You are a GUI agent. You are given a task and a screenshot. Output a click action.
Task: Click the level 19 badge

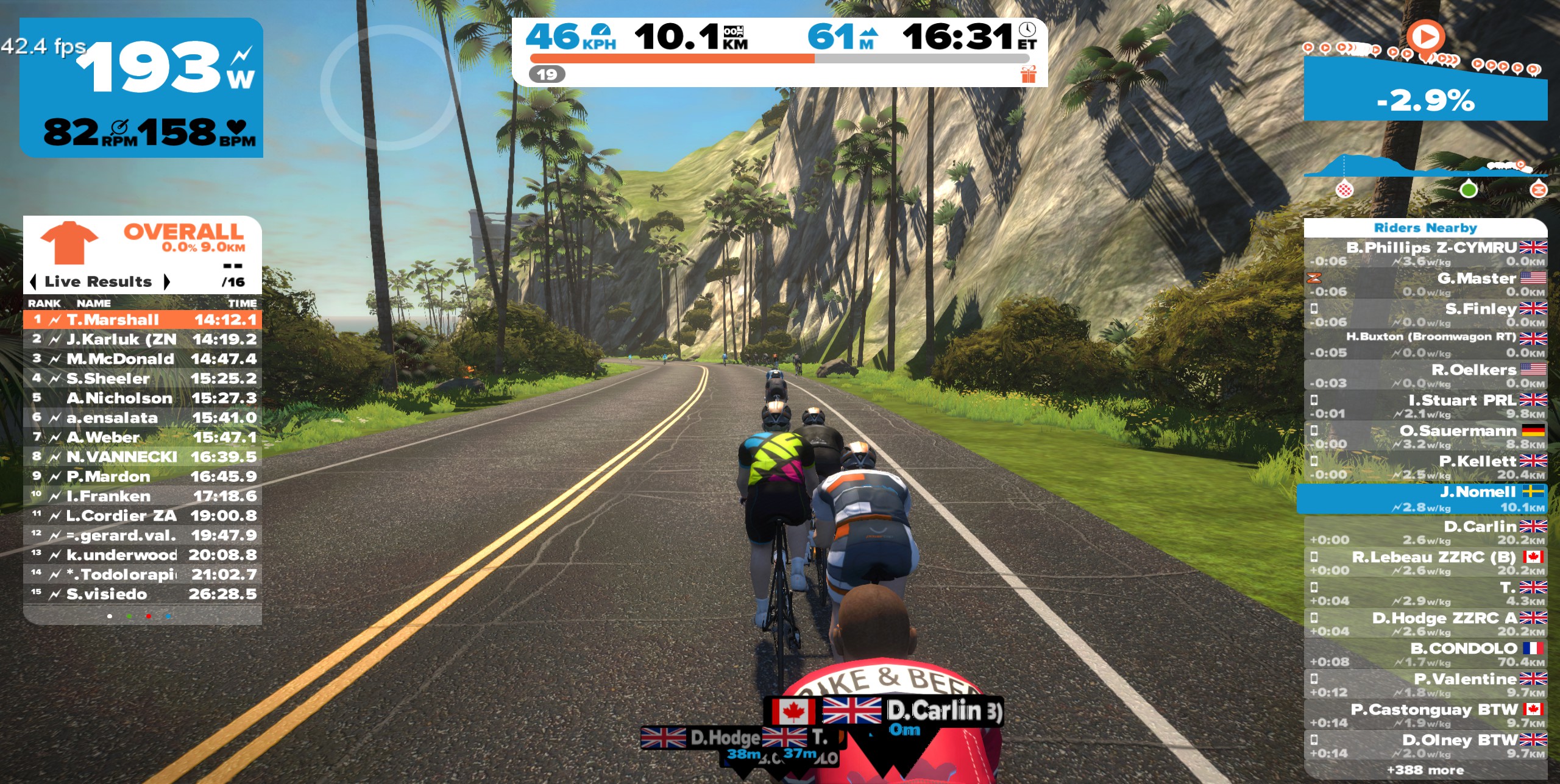pos(547,74)
